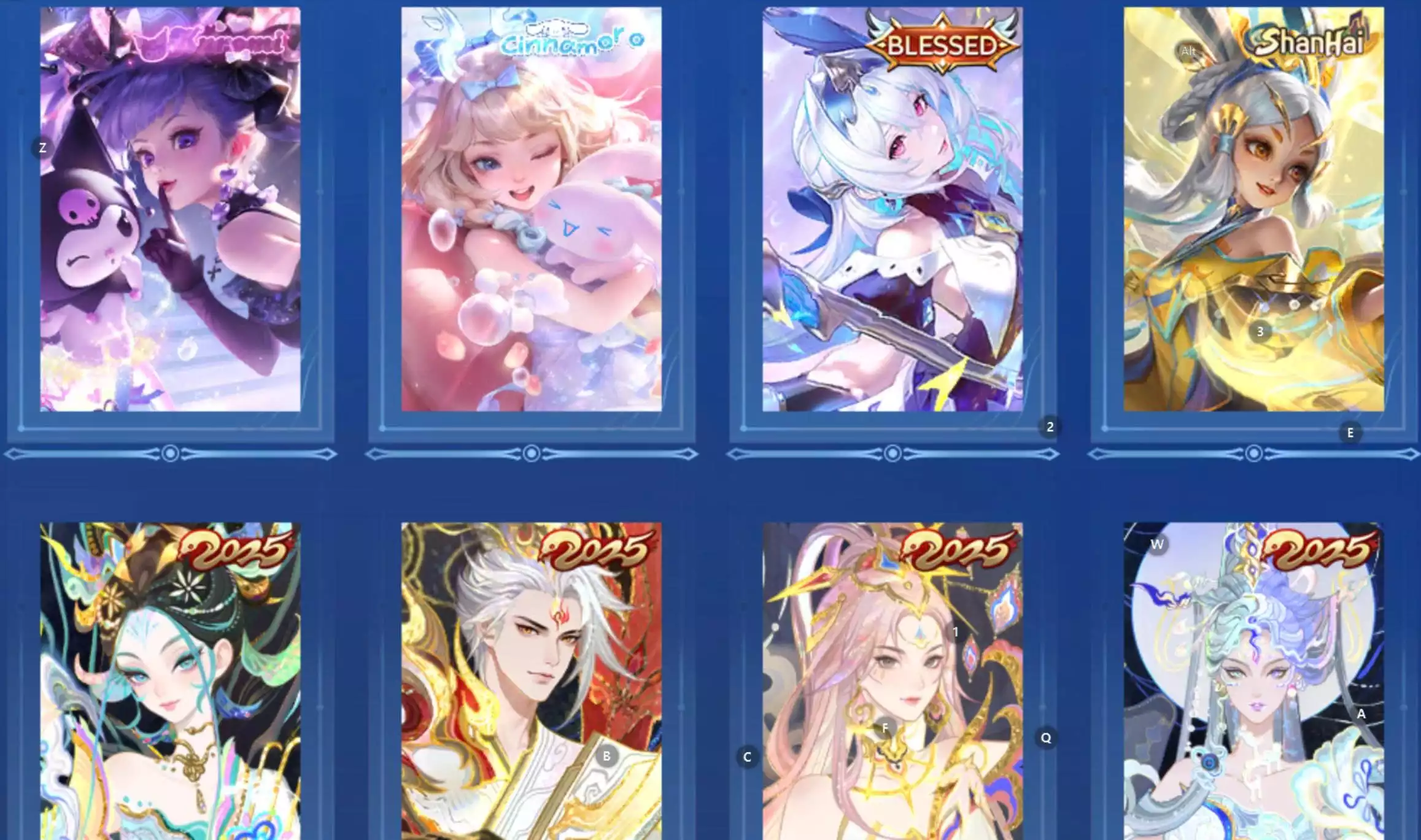This screenshot has height=840, width=1421.
Task: Click the BLESSED banner emblem
Action: pos(940,44)
